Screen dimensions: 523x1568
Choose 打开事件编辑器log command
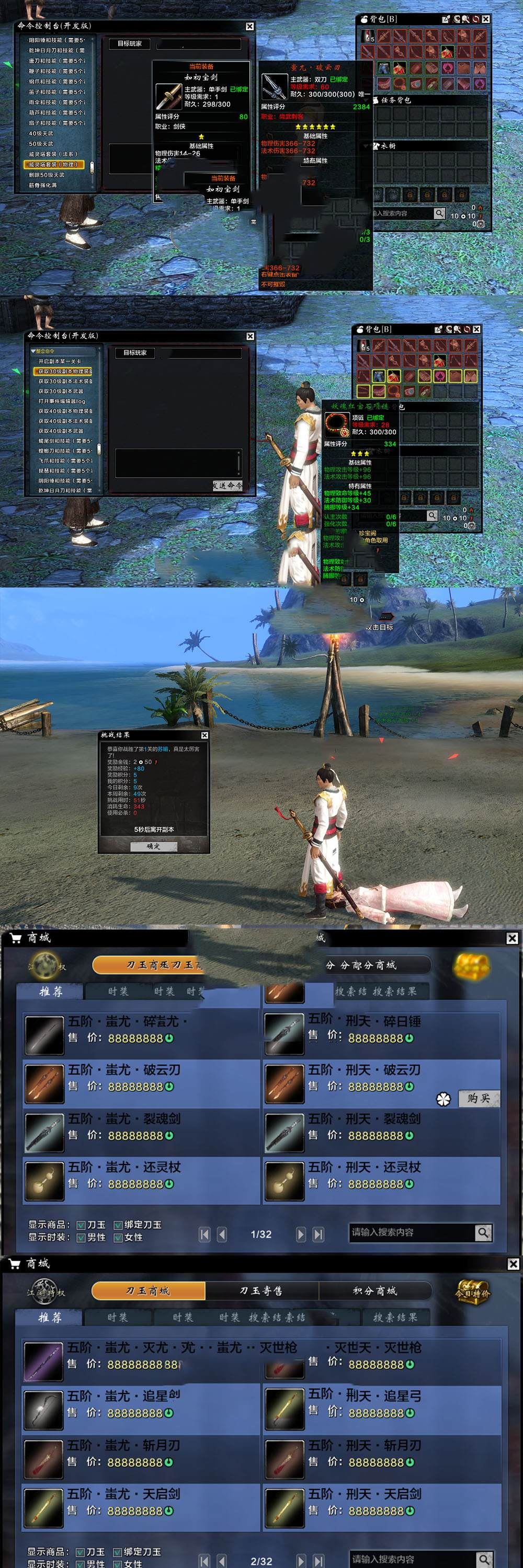pyautogui.click(x=62, y=401)
